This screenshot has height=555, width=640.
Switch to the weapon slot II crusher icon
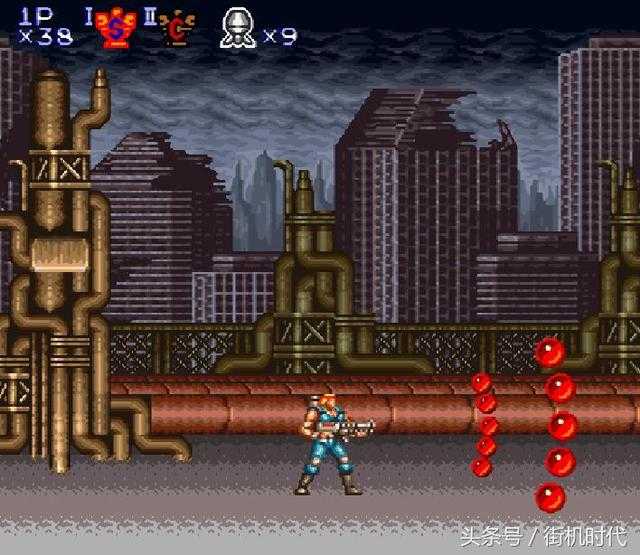178,28
